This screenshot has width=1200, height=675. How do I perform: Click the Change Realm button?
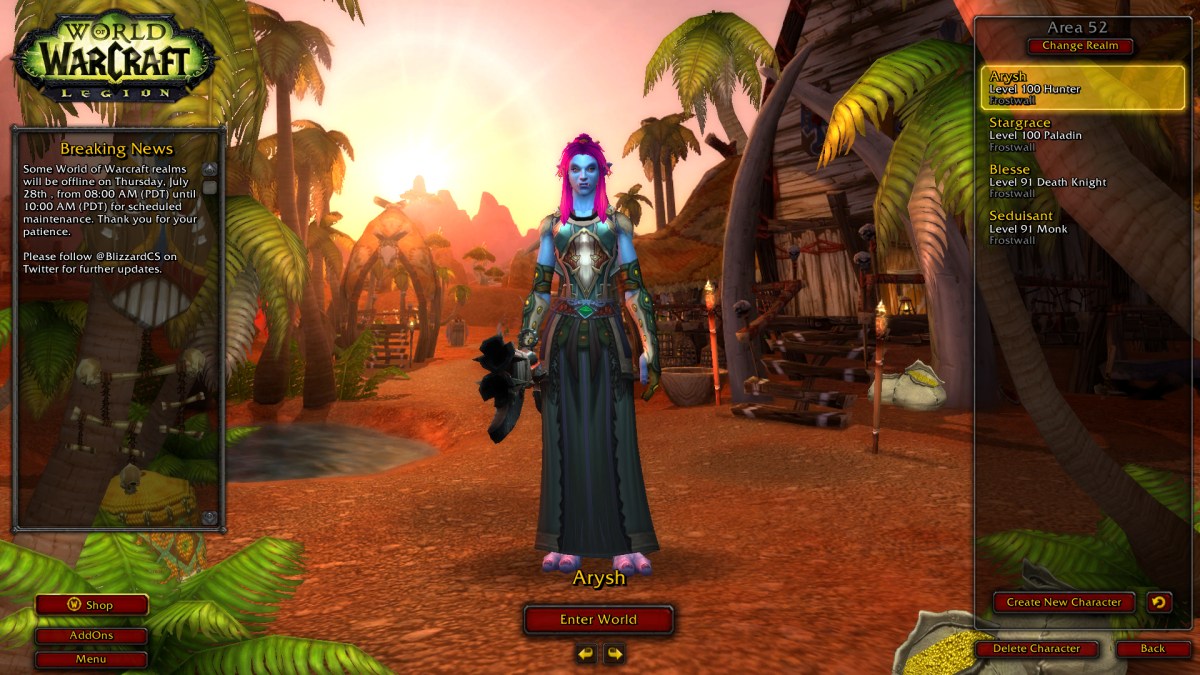tap(1080, 46)
